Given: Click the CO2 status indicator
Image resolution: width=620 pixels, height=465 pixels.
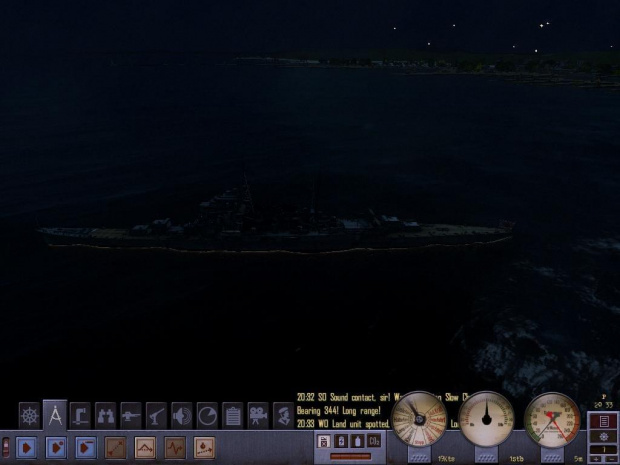Looking at the screenshot, I should click(373, 441).
